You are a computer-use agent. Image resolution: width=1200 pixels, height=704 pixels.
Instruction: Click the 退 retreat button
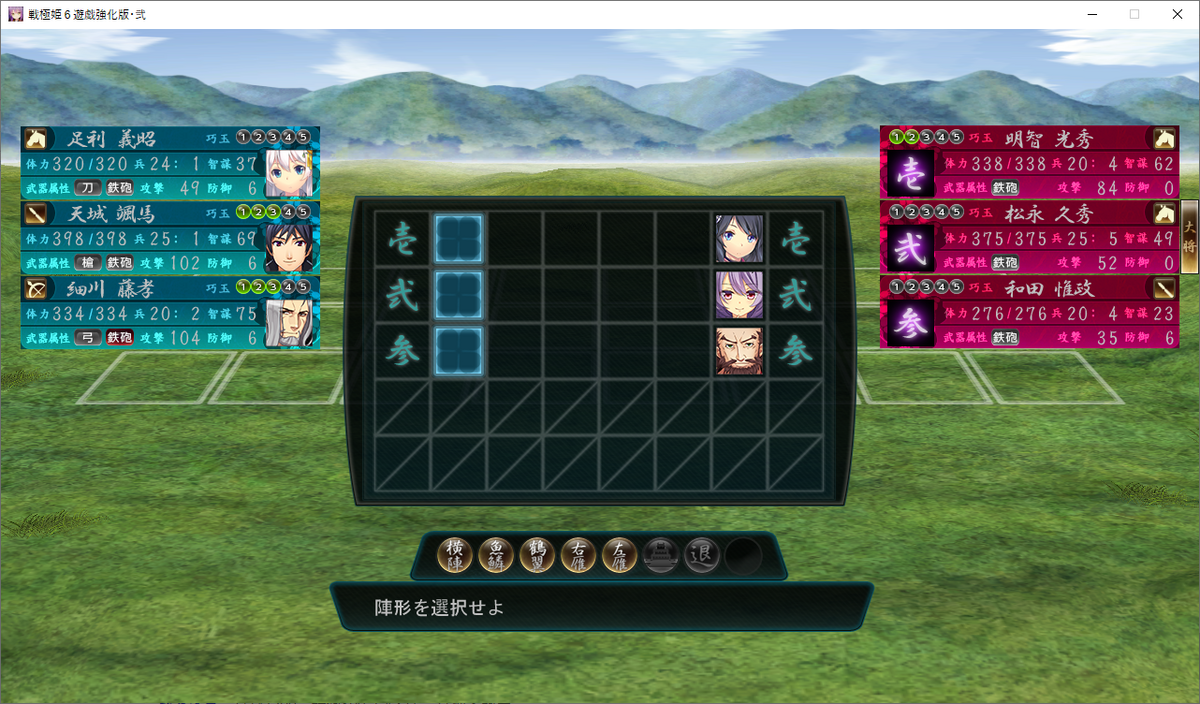702,555
